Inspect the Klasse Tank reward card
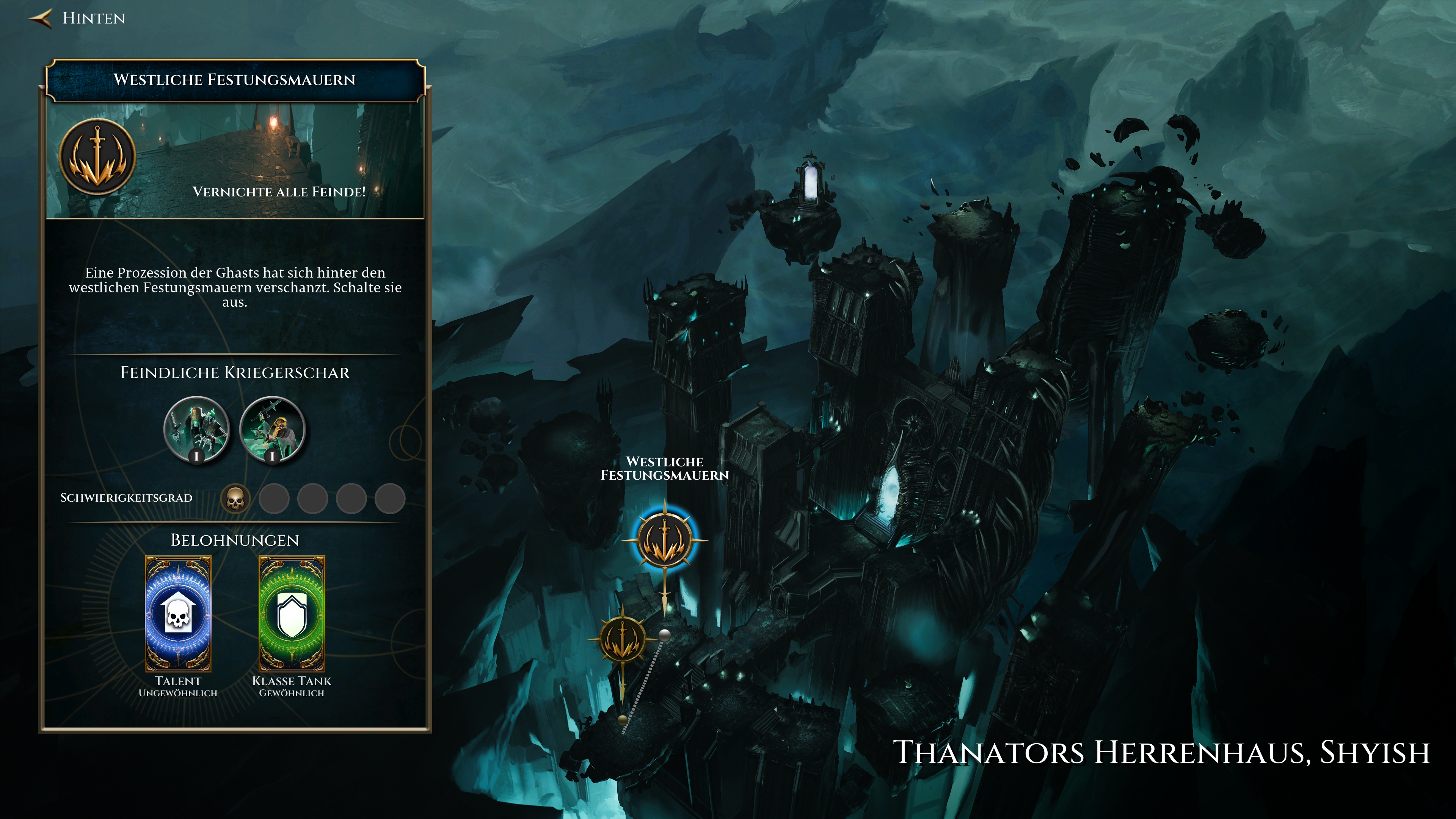Viewport: 1456px width, 819px height. [x=292, y=614]
